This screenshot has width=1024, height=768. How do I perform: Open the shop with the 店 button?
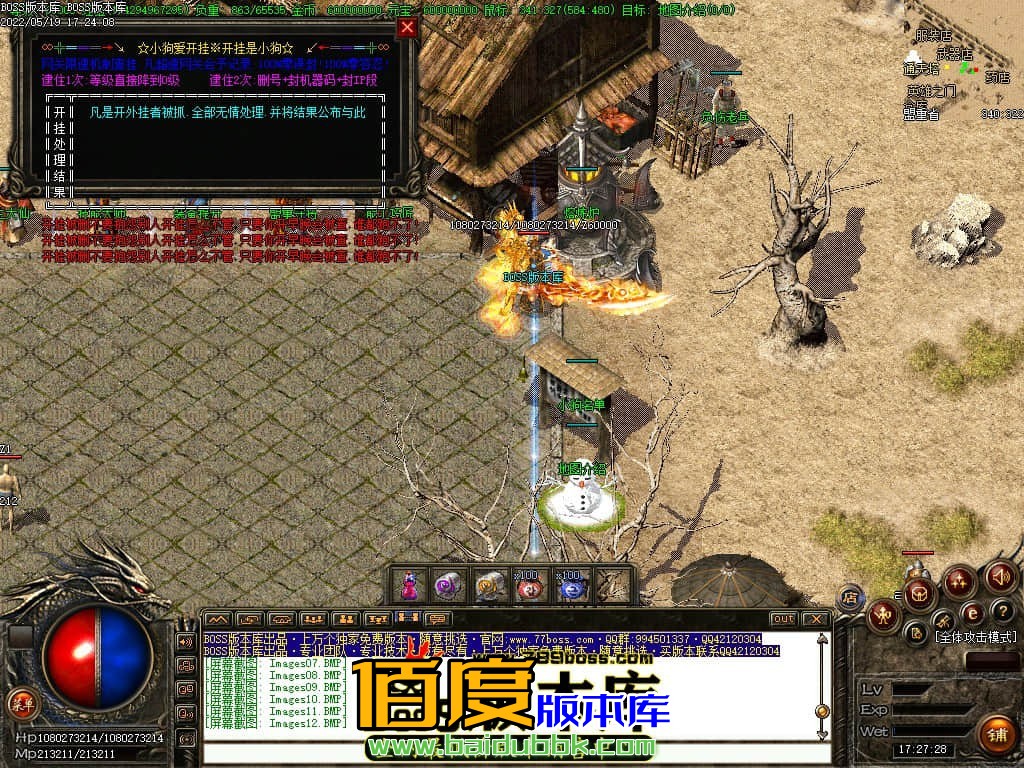point(850,597)
